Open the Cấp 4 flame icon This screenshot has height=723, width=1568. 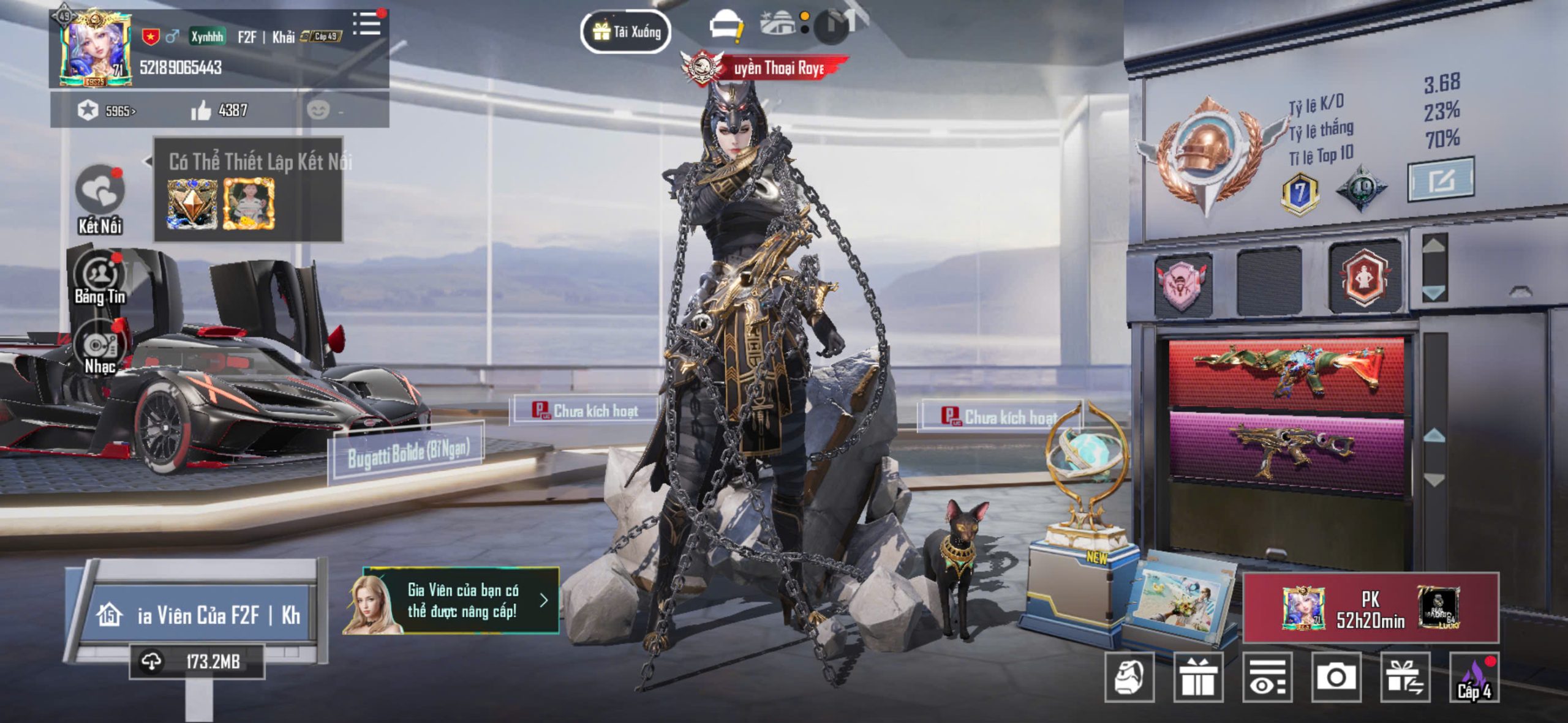[1474, 677]
